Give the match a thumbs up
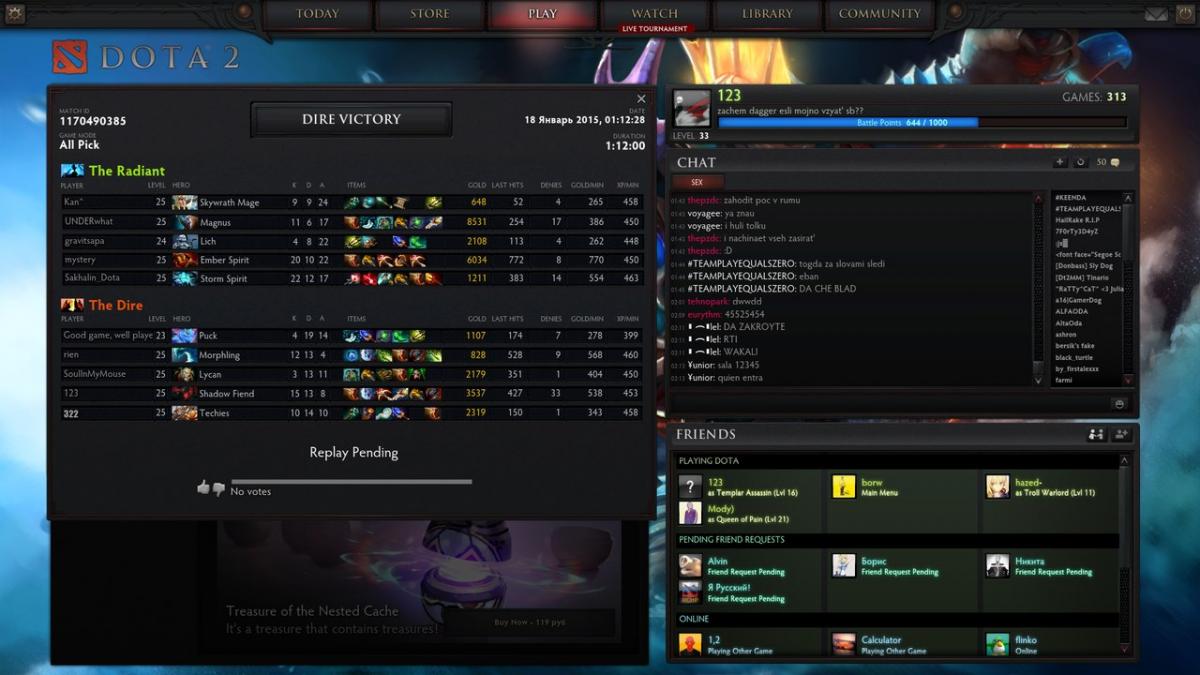This screenshot has width=1200, height=675. (204, 488)
